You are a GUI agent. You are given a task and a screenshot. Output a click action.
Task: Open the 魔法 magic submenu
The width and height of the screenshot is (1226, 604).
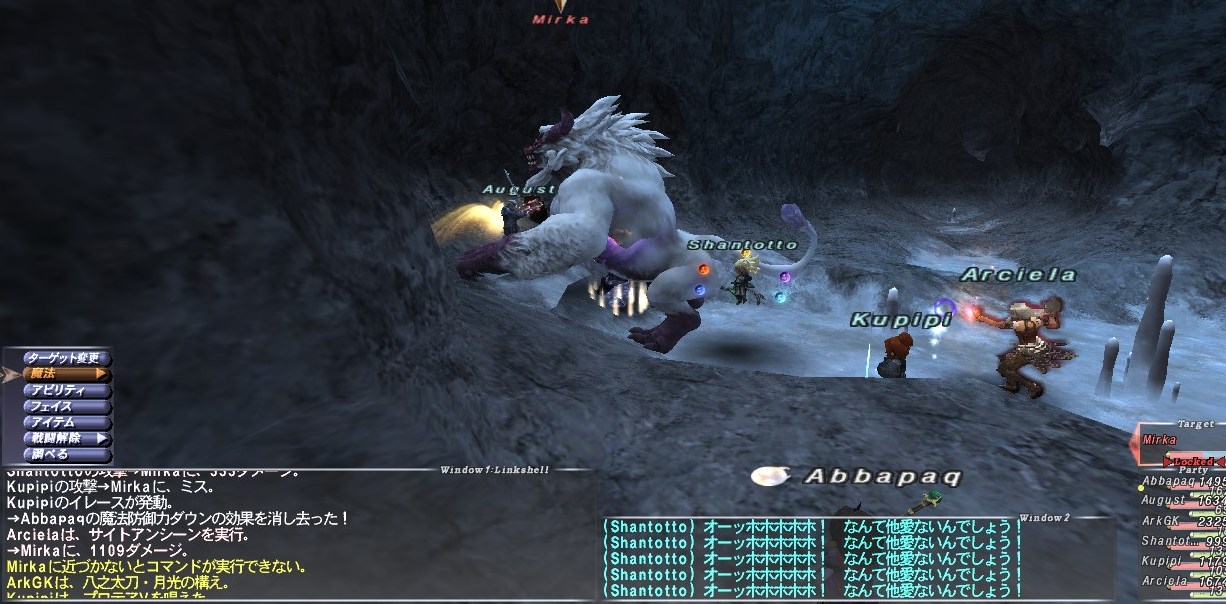[x=63, y=374]
